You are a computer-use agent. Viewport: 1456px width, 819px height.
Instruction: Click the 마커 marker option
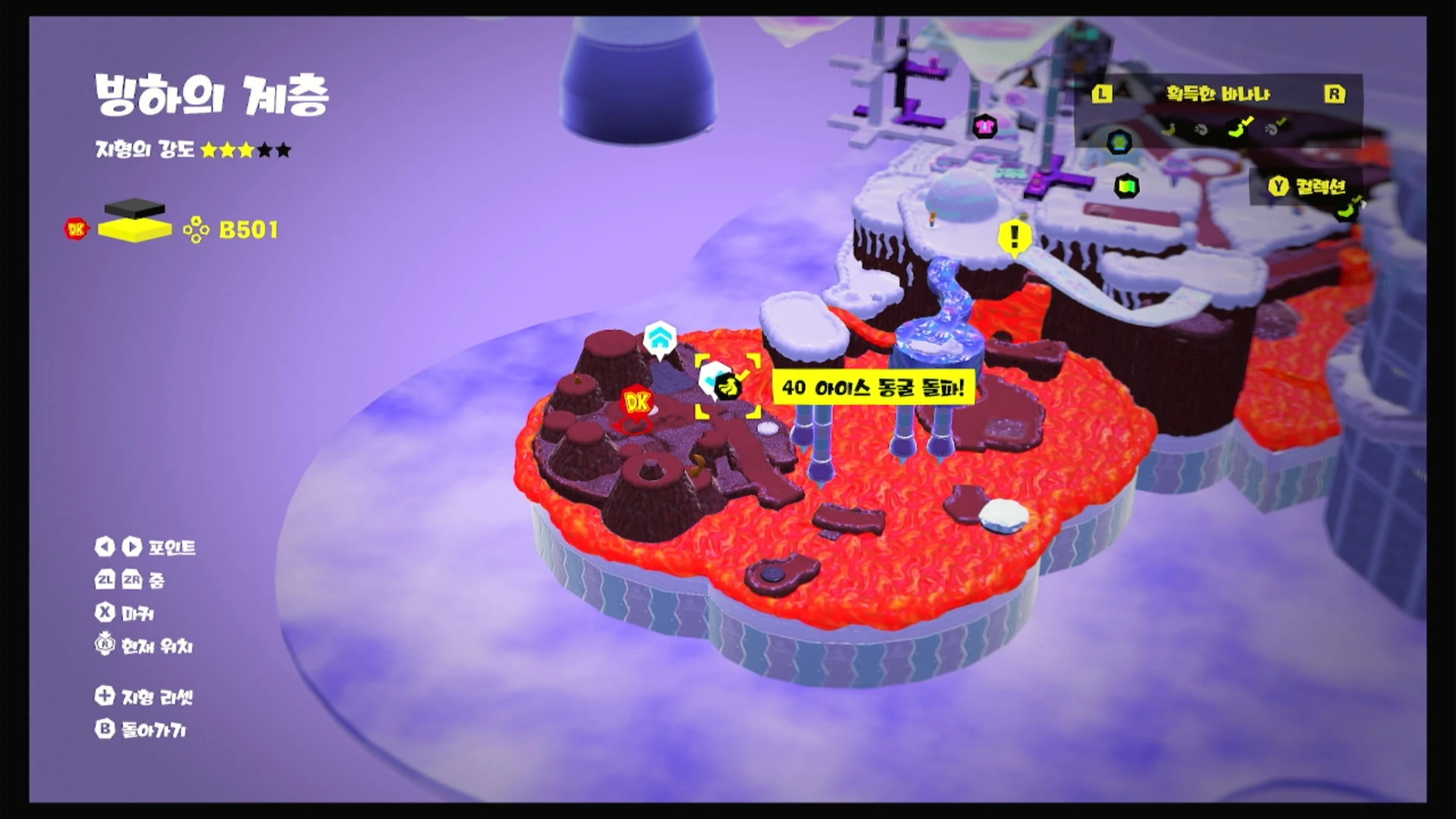click(x=125, y=613)
